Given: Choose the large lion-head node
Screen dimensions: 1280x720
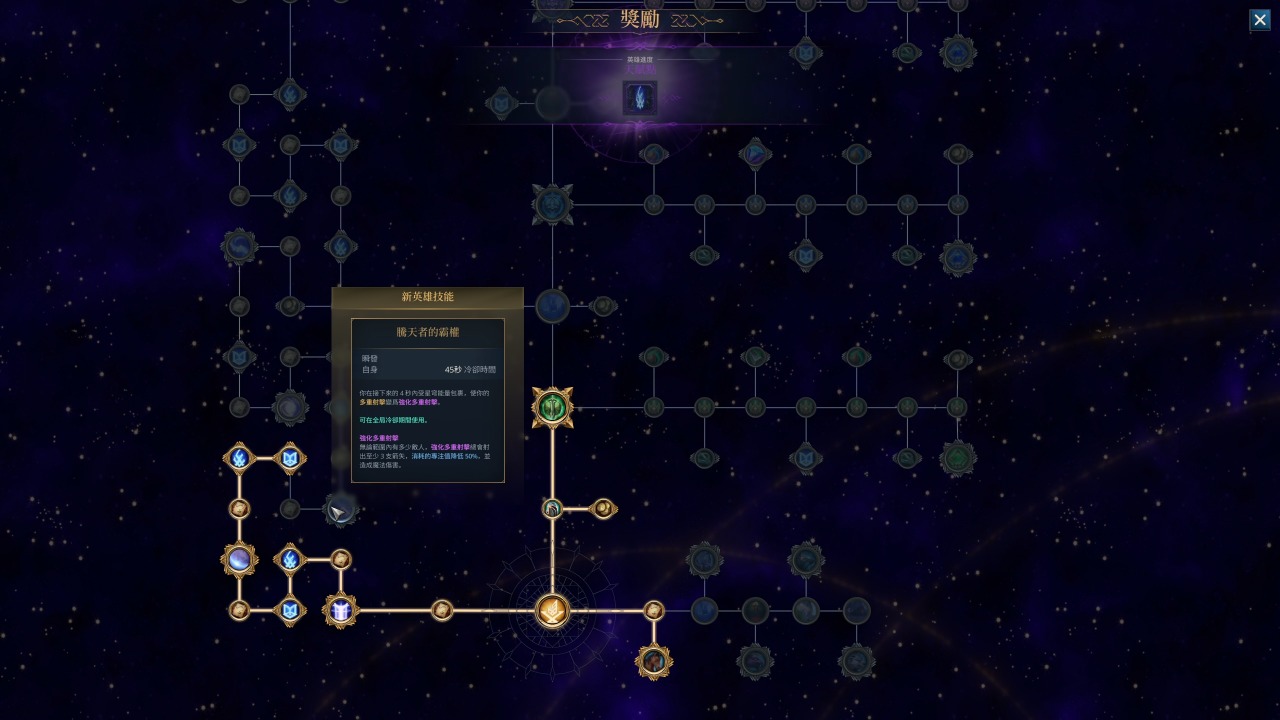Looking at the screenshot, I should (x=552, y=205).
